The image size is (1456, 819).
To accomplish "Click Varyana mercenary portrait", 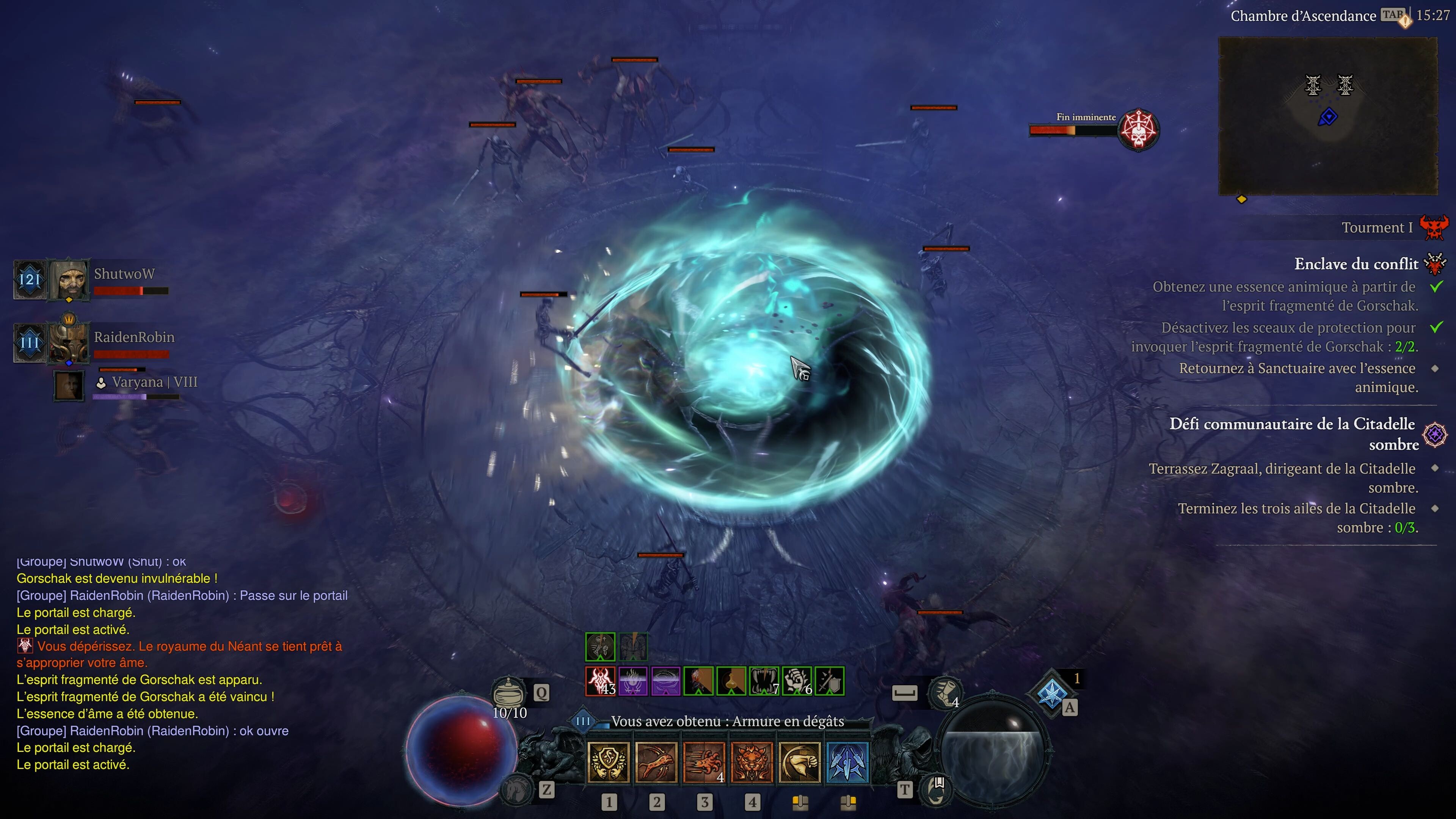I will (x=69, y=386).
